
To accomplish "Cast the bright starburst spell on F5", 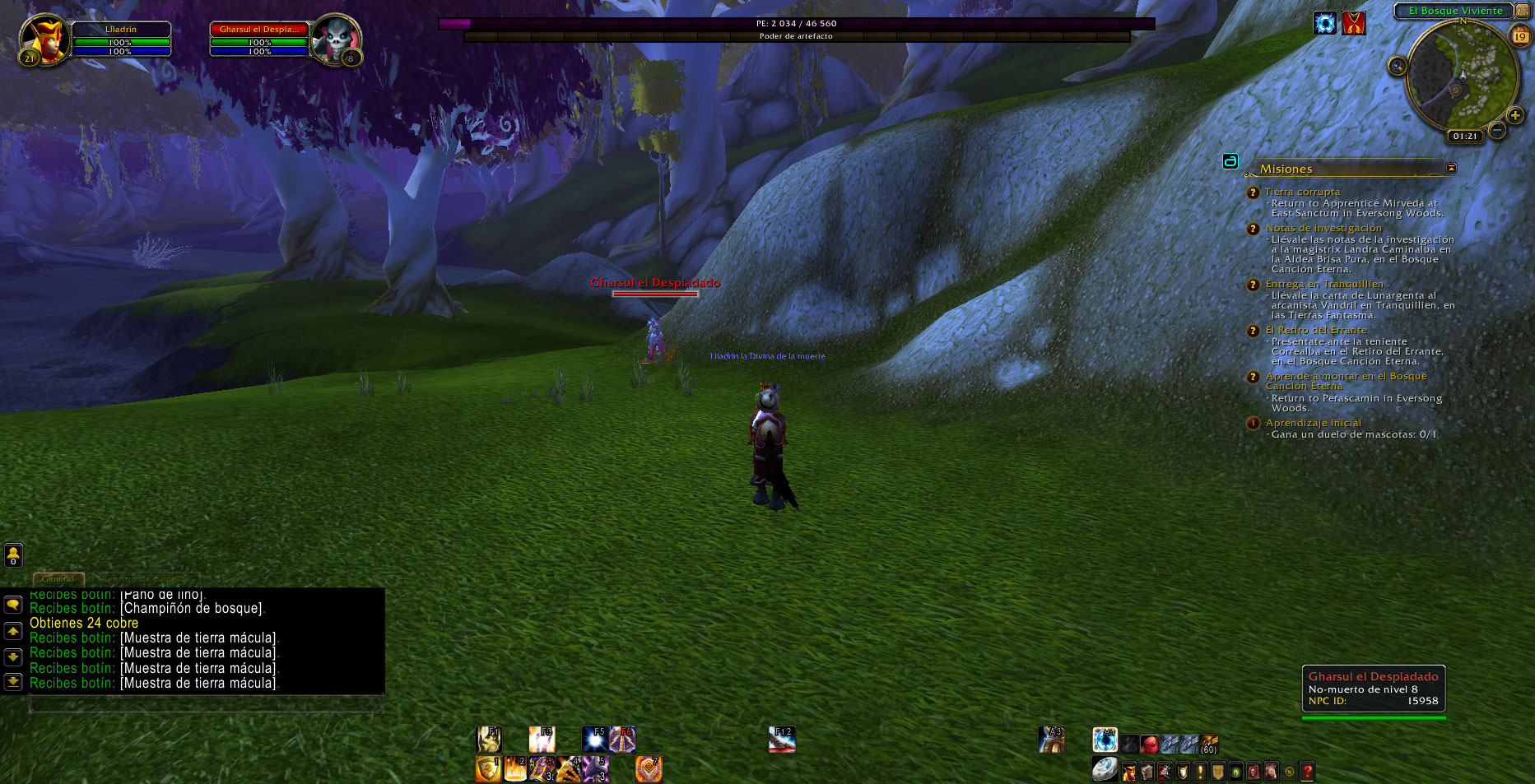I will point(594,739).
